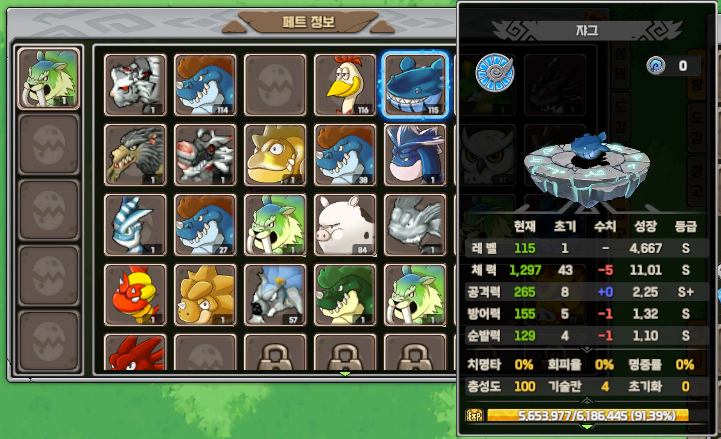Select the gray stone-colored pet
Image resolution: width=721 pixels, height=439 pixels.
point(415,224)
